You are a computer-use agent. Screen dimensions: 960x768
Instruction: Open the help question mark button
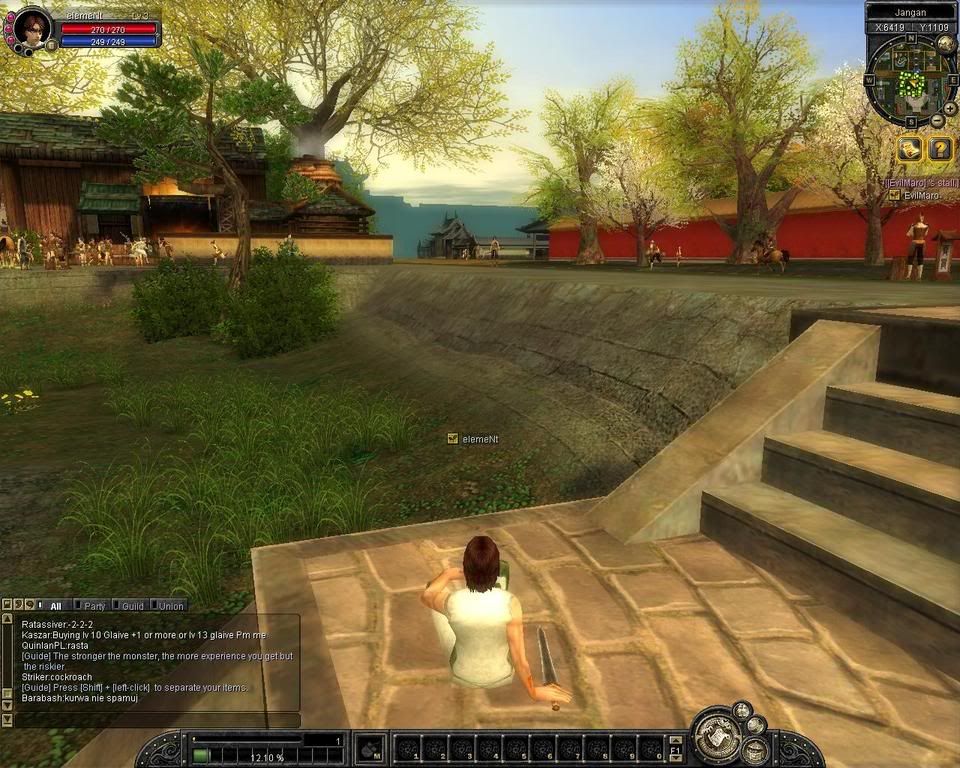tap(940, 149)
